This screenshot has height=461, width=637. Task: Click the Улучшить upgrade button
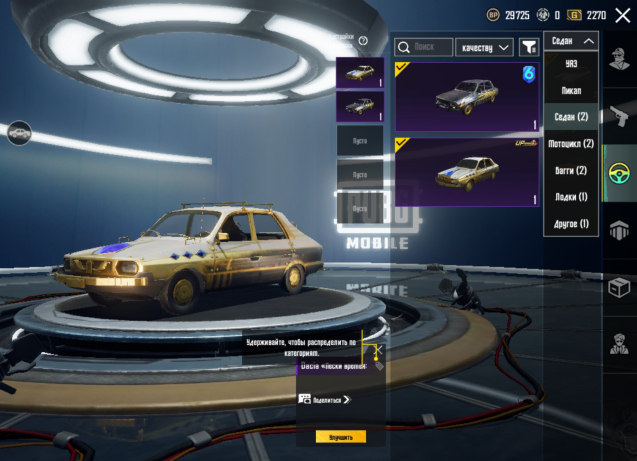click(340, 437)
